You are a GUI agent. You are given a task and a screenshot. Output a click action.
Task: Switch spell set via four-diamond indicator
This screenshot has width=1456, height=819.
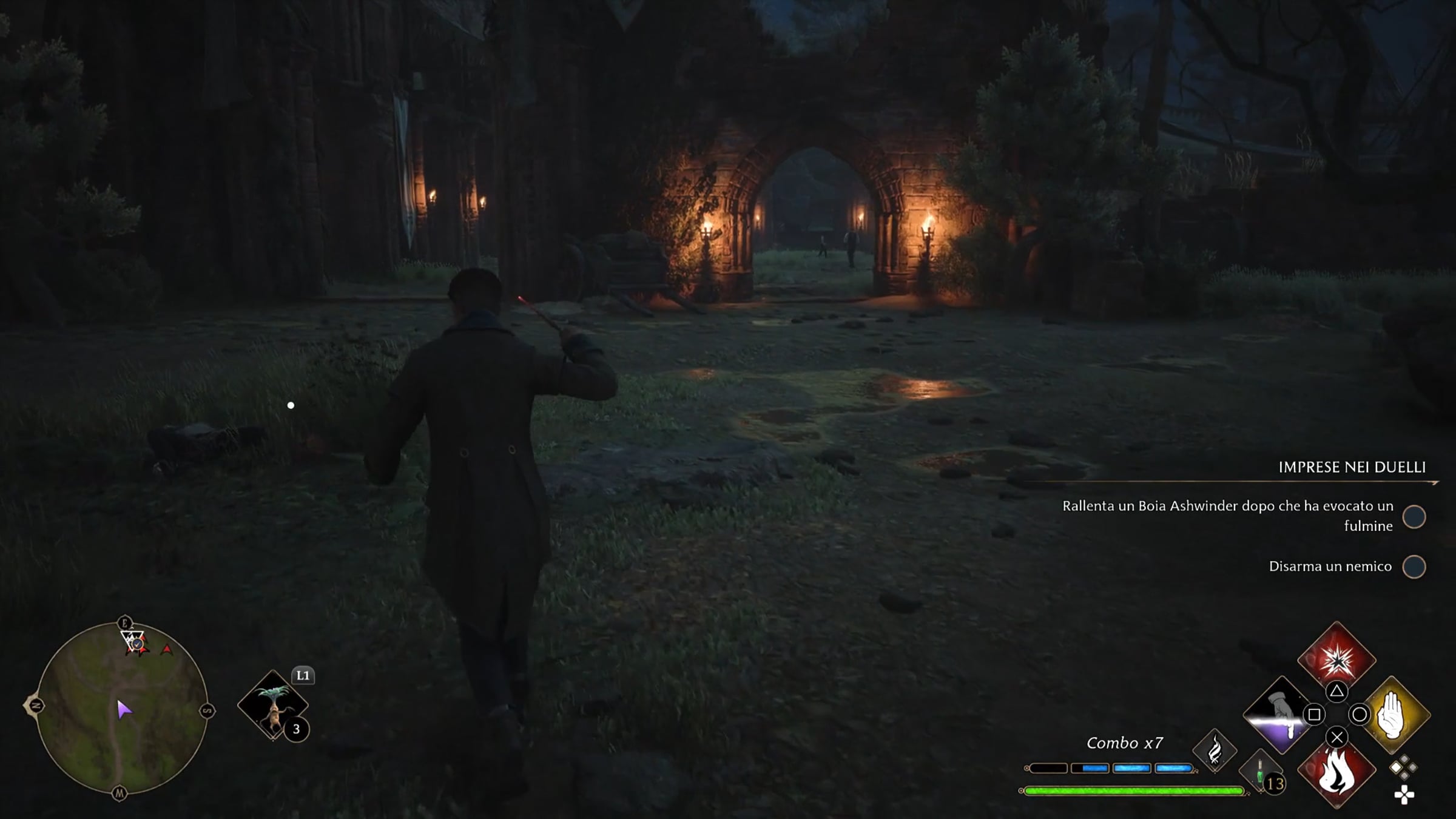[1403, 768]
